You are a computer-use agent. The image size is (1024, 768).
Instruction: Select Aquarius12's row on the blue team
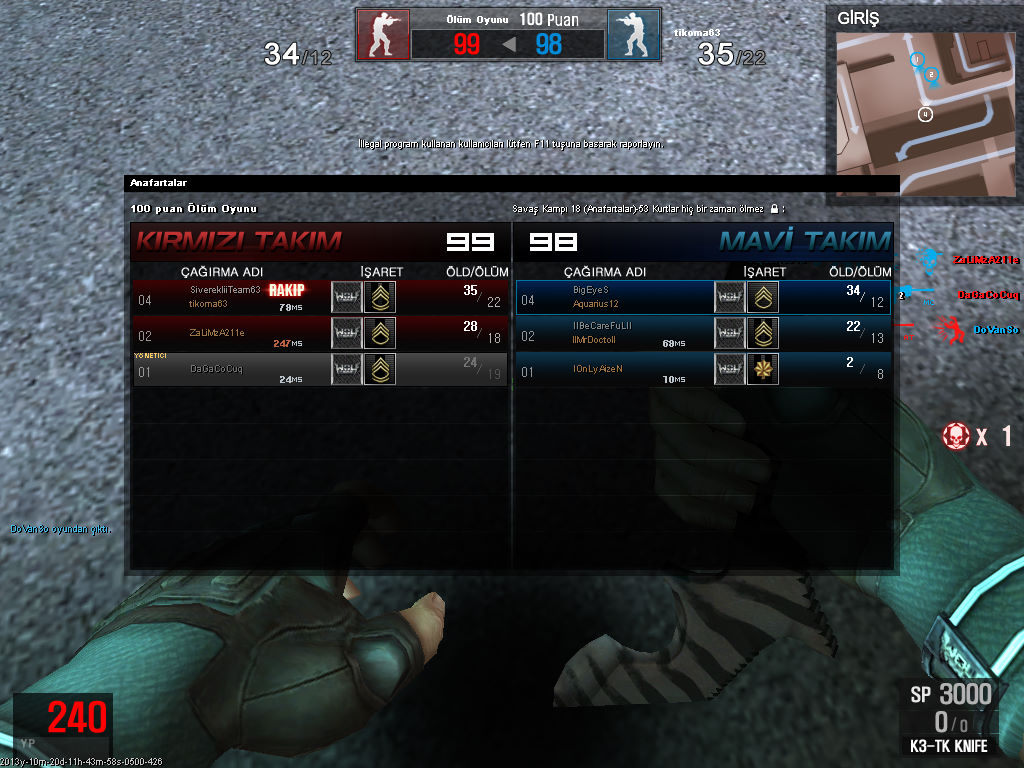702,297
